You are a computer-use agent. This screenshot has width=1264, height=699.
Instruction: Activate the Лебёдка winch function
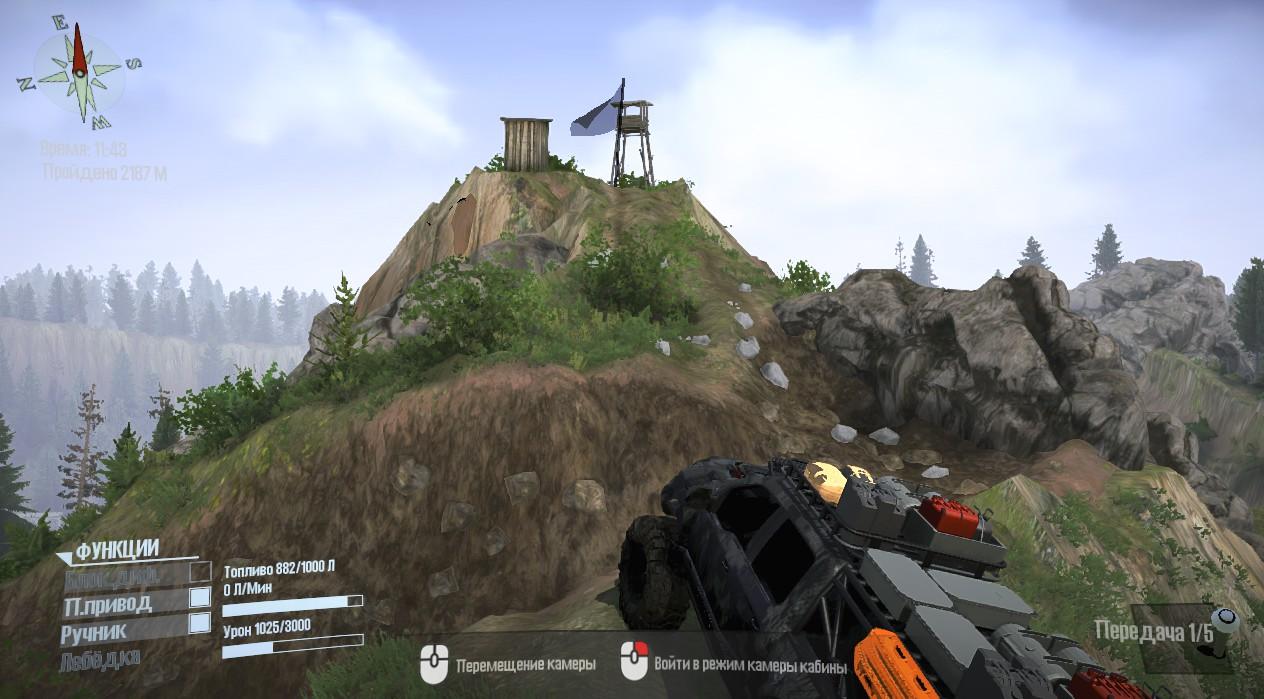101,658
